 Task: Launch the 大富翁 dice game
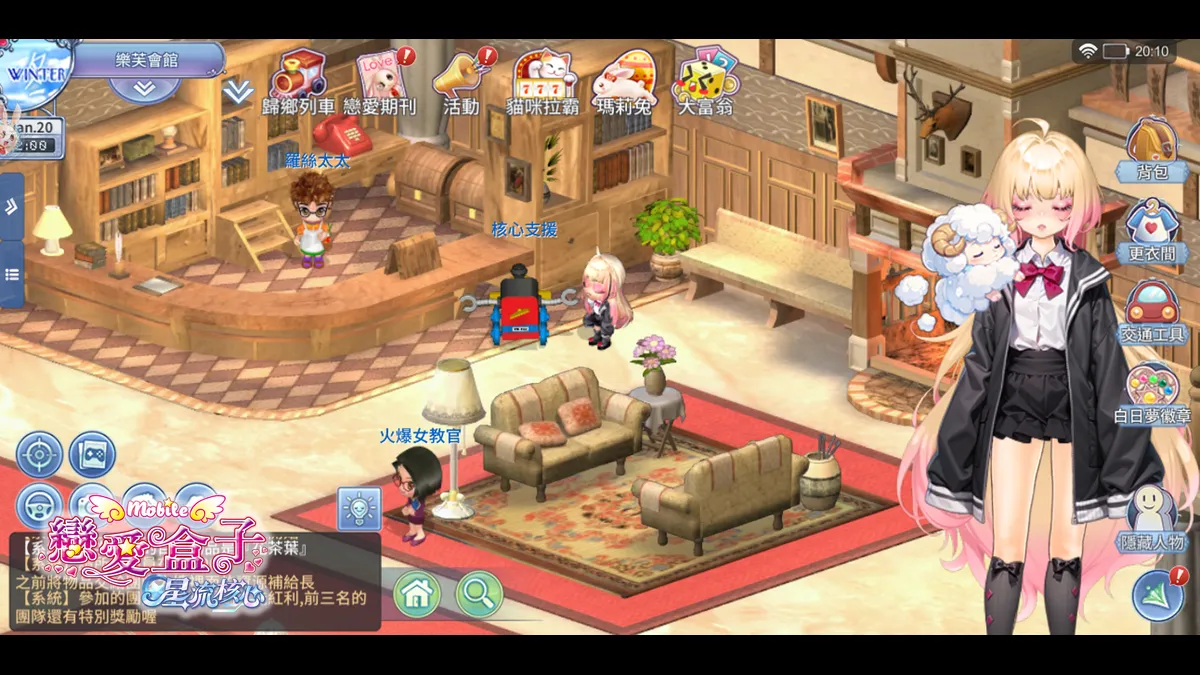tap(705, 76)
